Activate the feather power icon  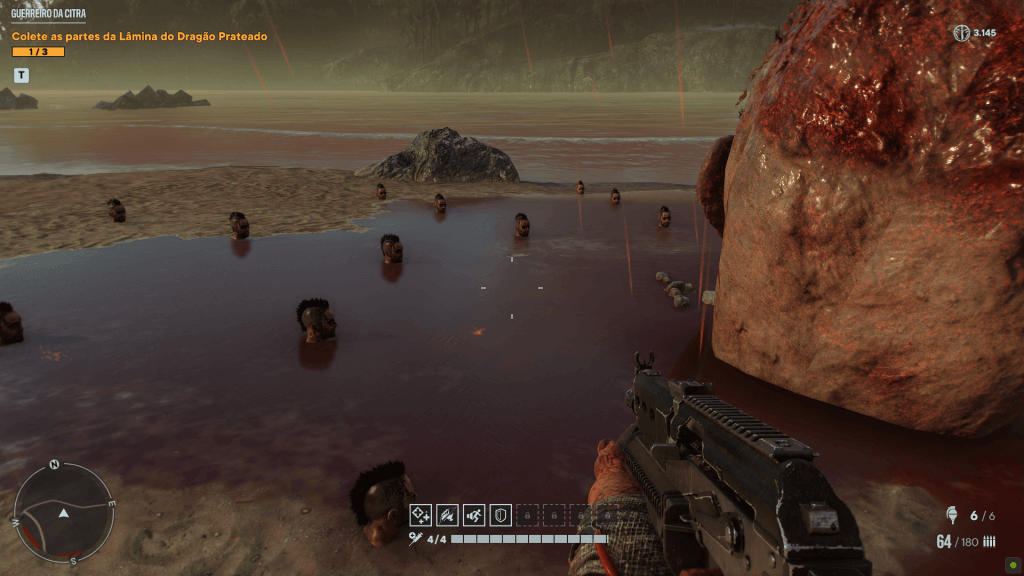click(448, 515)
